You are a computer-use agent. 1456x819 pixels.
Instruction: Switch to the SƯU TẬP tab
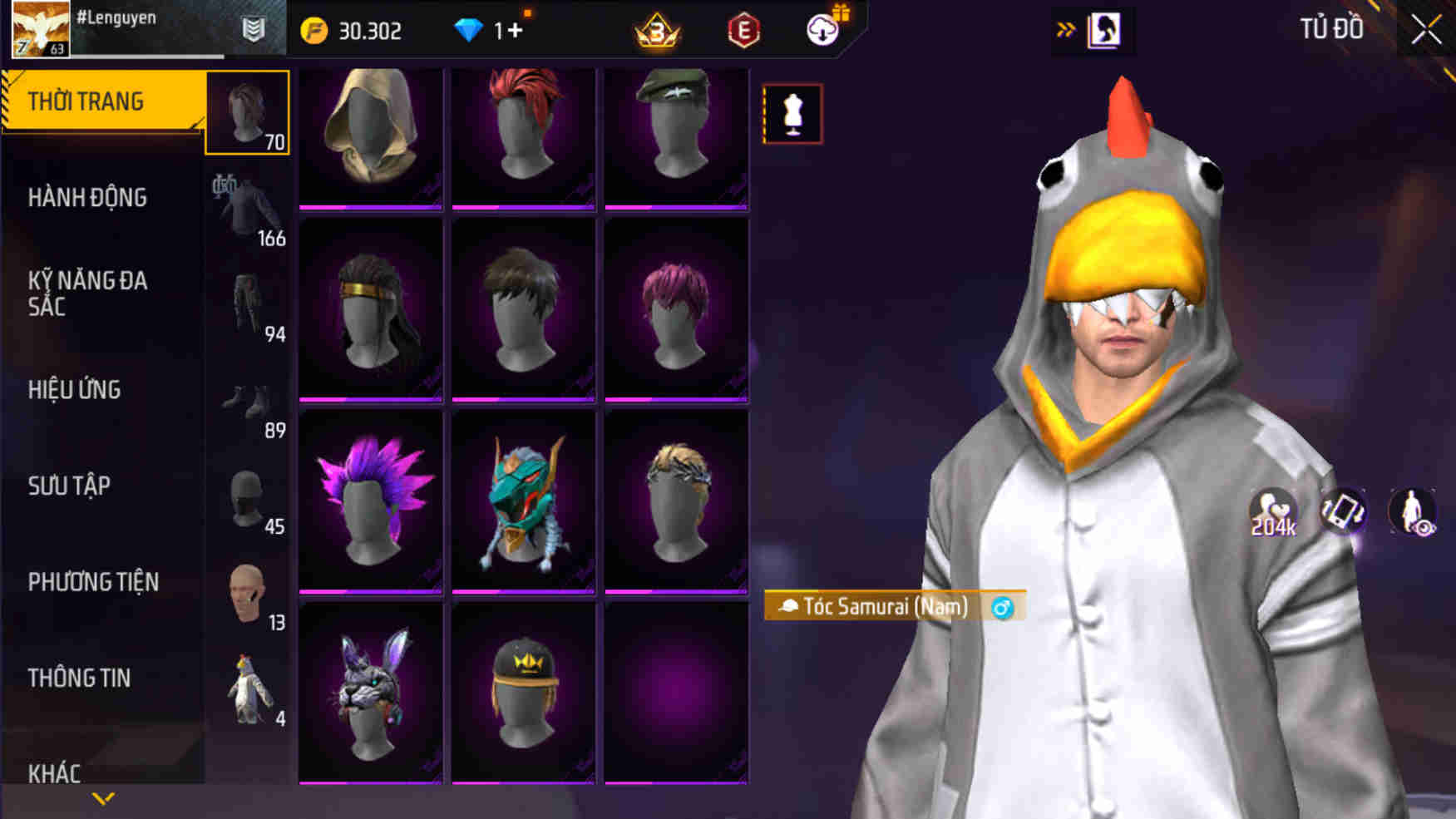(x=71, y=486)
